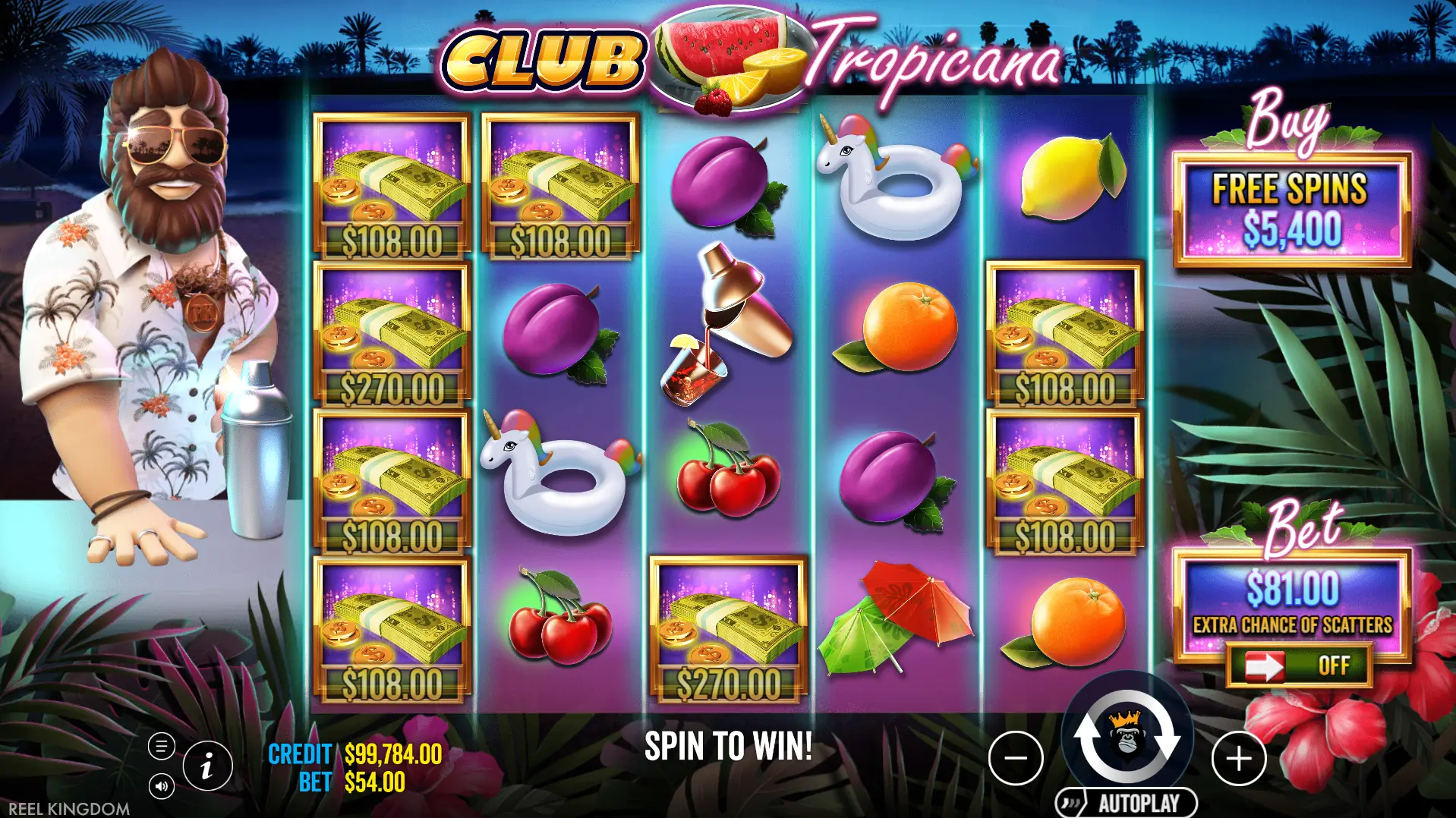The height and width of the screenshot is (818, 1456).
Task: Toggle the extra chance of scatters bet
Action: click(1299, 665)
